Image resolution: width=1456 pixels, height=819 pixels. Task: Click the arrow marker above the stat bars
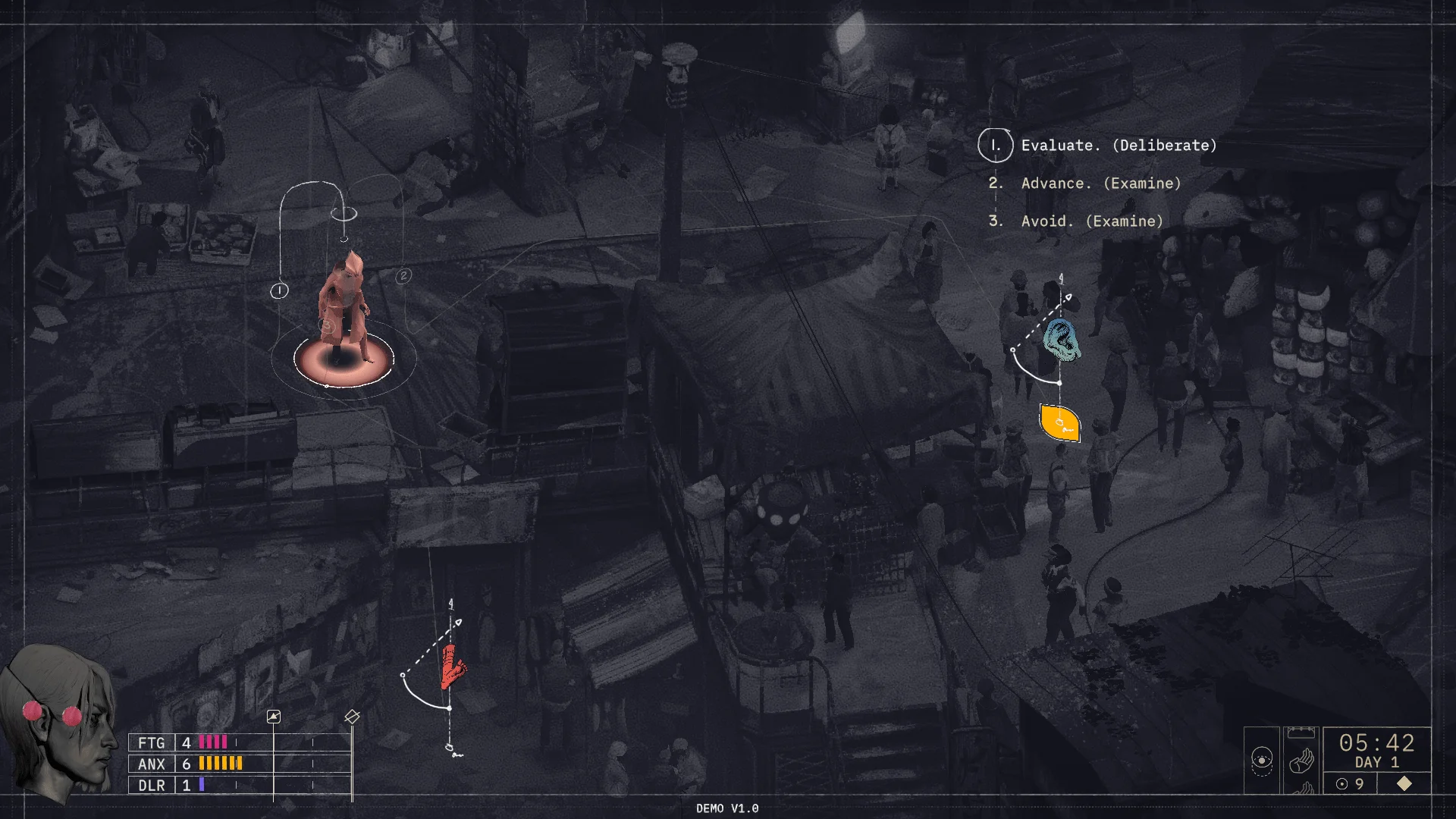tap(274, 717)
